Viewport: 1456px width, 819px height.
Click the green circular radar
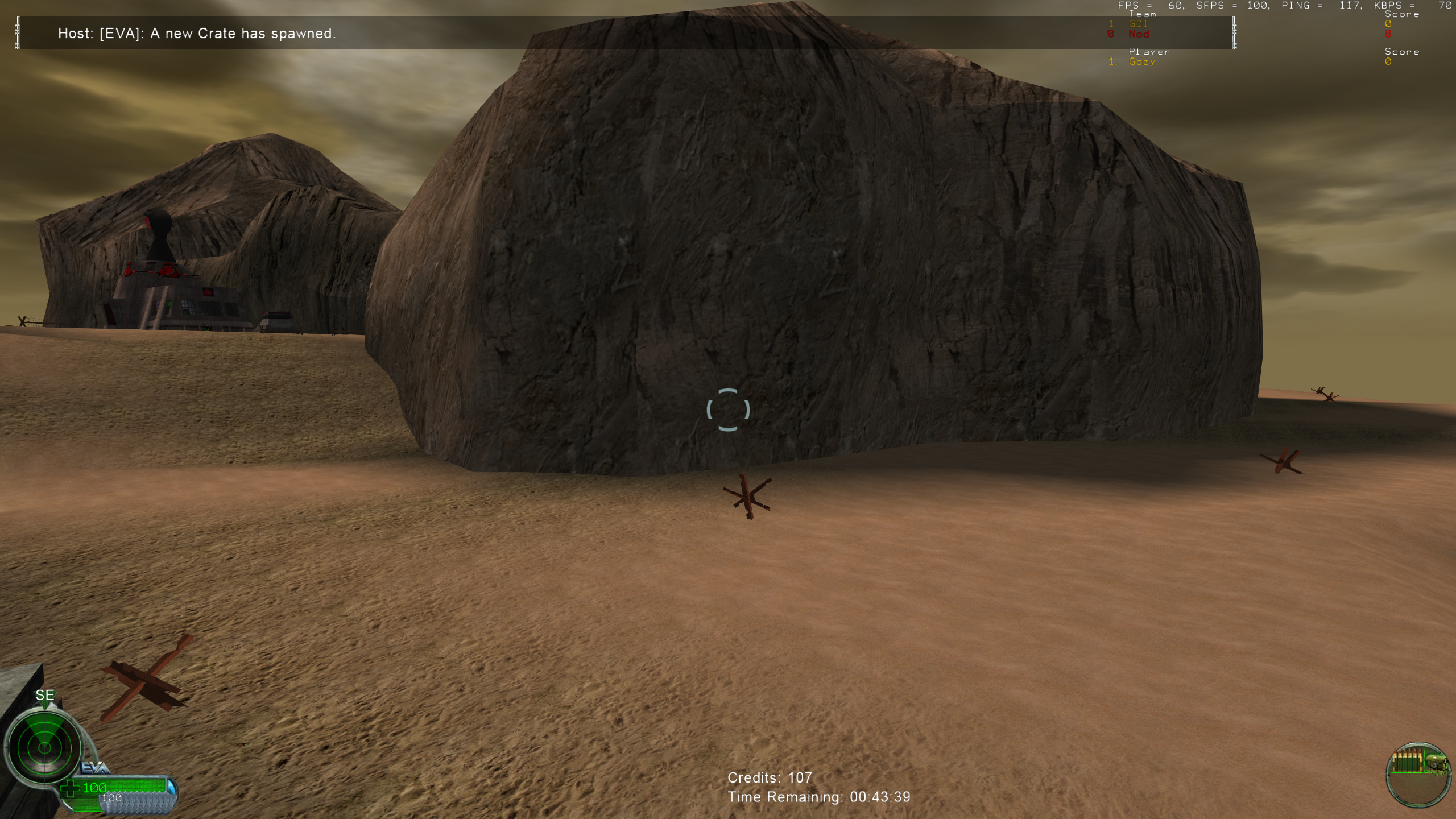[44, 746]
